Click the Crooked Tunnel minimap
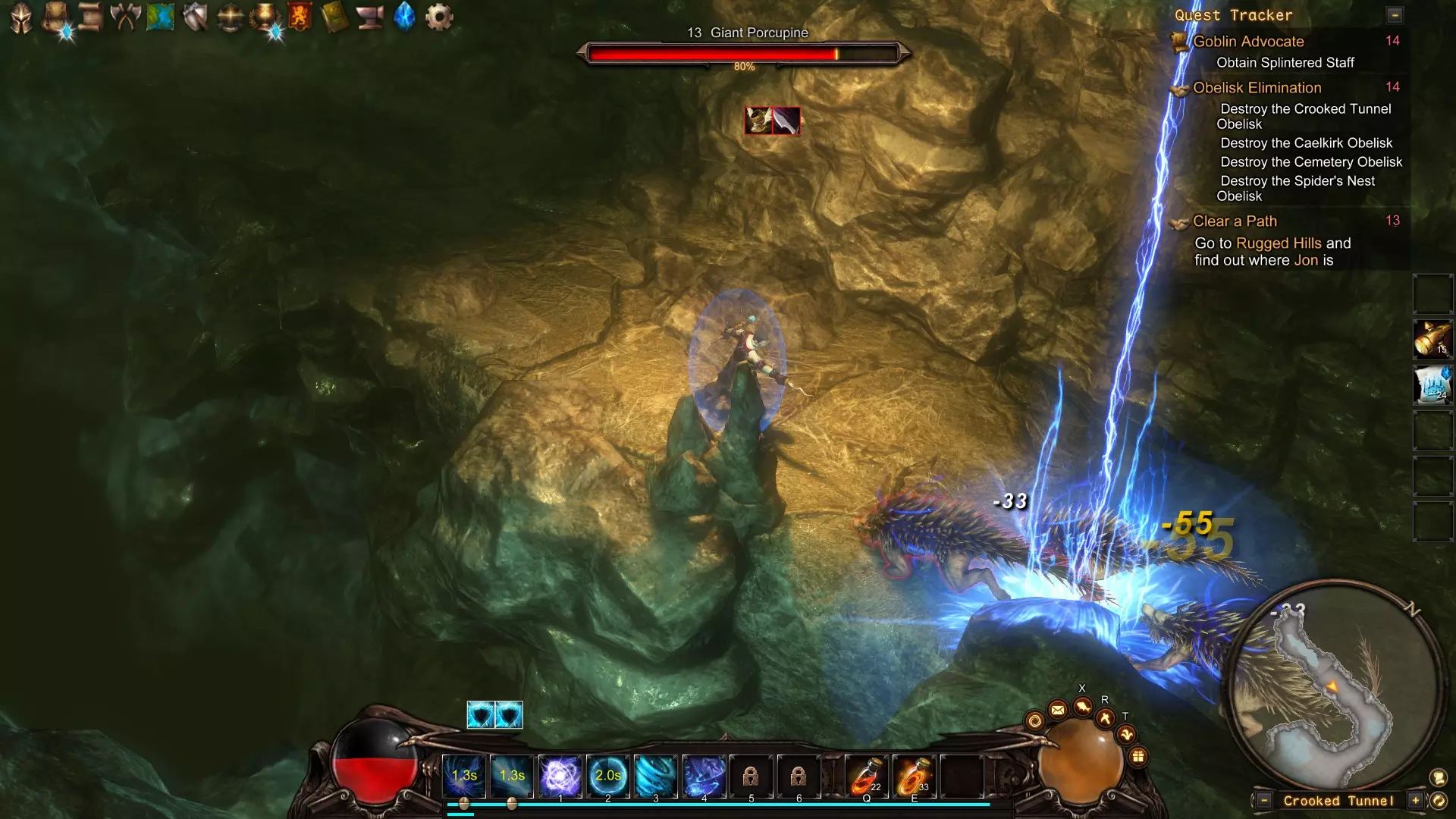The image size is (1456, 819). click(1335, 682)
